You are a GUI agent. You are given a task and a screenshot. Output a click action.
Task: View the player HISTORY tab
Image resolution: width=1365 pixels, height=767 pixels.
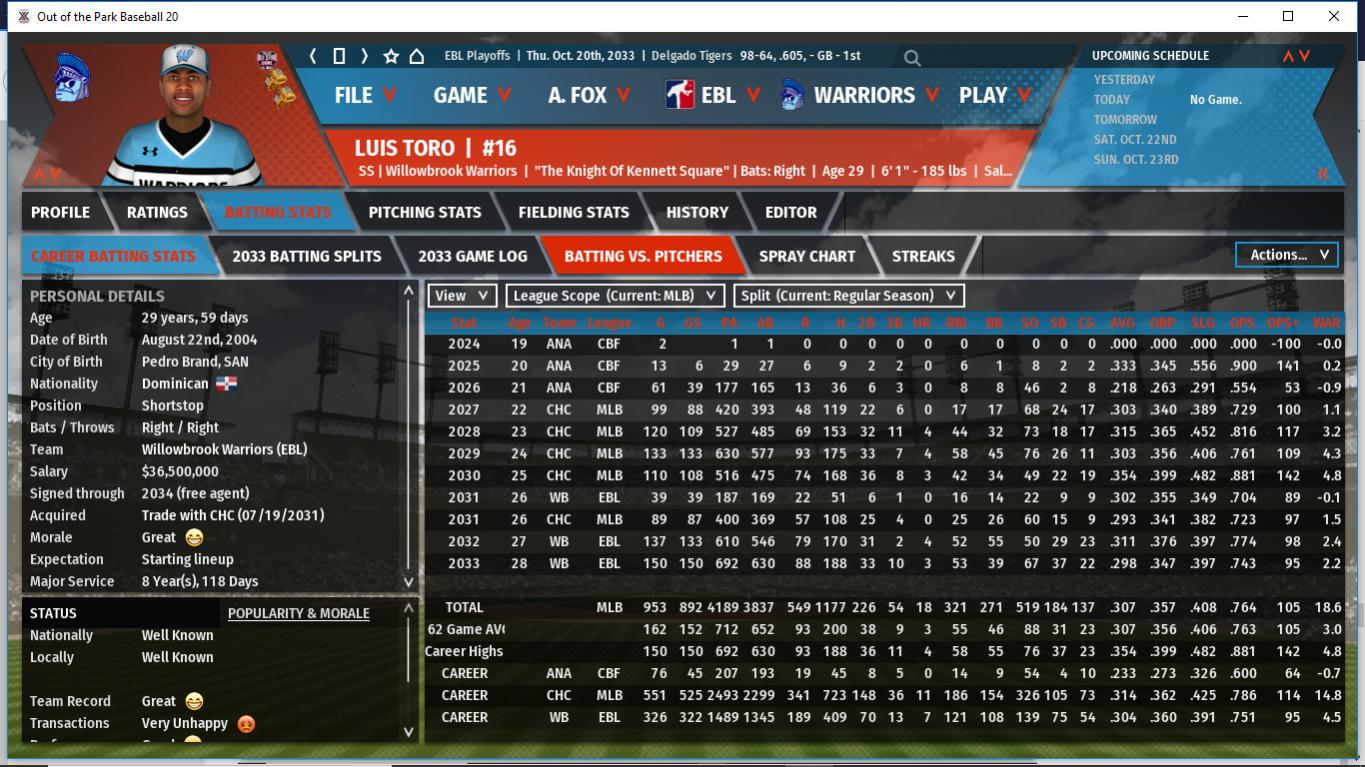pyautogui.click(x=697, y=212)
